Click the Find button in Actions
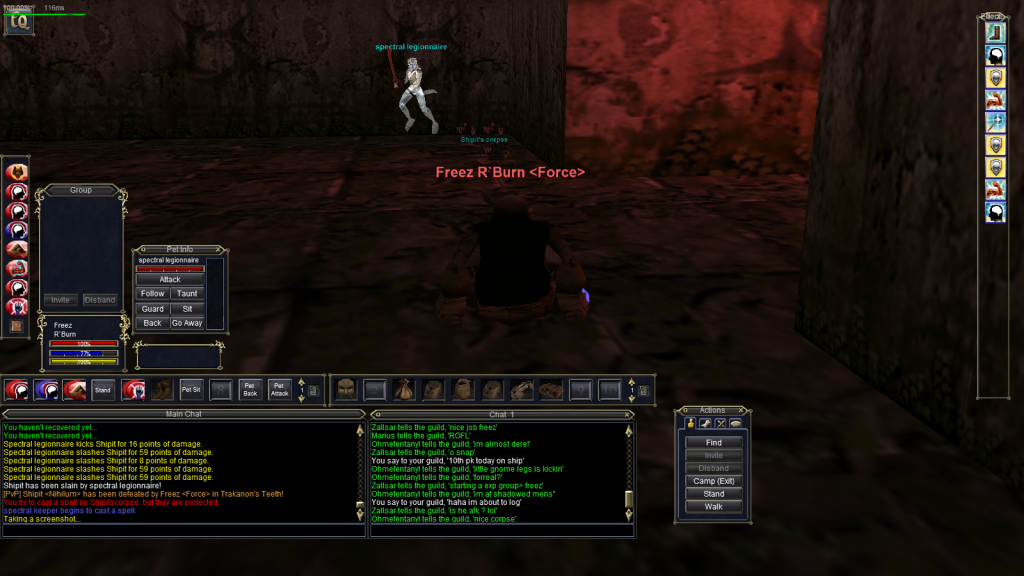Image resolution: width=1024 pixels, height=576 pixels. point(713,442)
